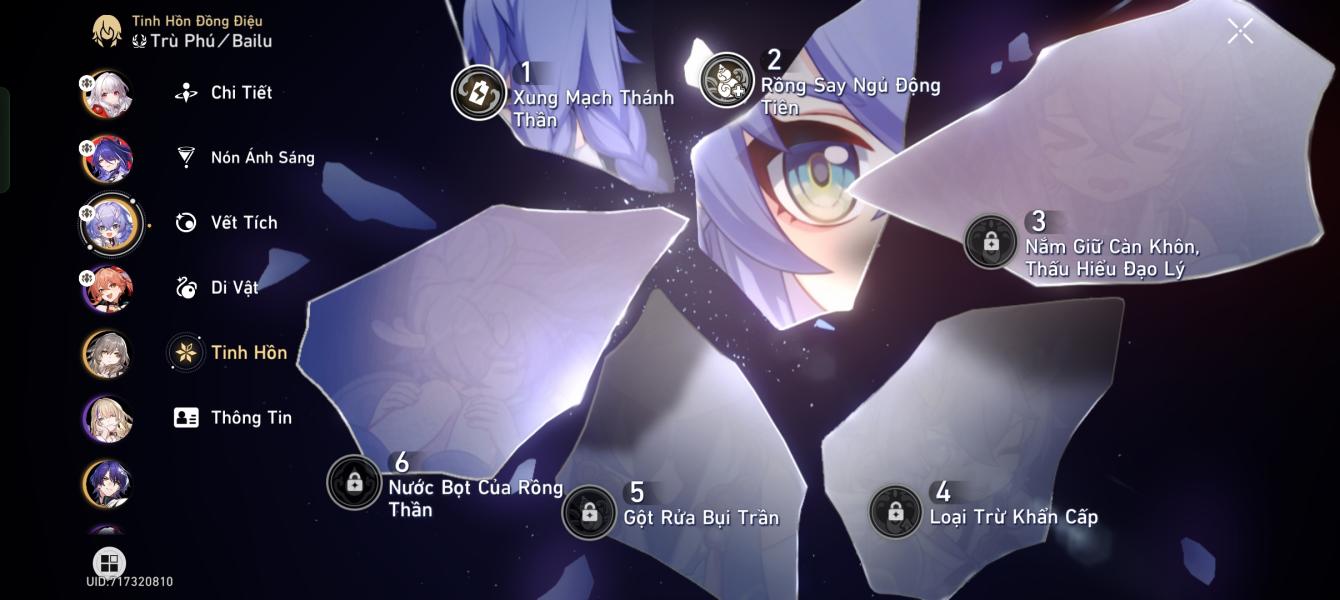Check locked eidolon 4 Loại Trừ Khẩn Cấp
This screenshot has width=1340, height=600.
tap(895, 512)
